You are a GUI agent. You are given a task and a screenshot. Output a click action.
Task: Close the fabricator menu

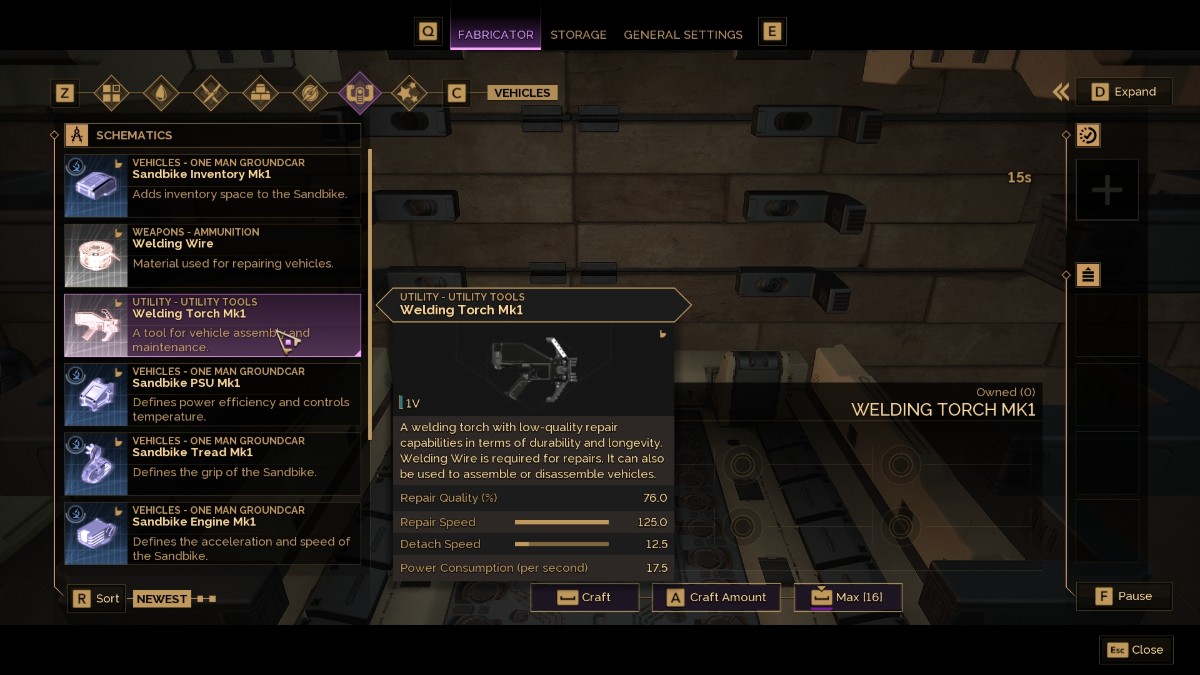pos(1136,649)
